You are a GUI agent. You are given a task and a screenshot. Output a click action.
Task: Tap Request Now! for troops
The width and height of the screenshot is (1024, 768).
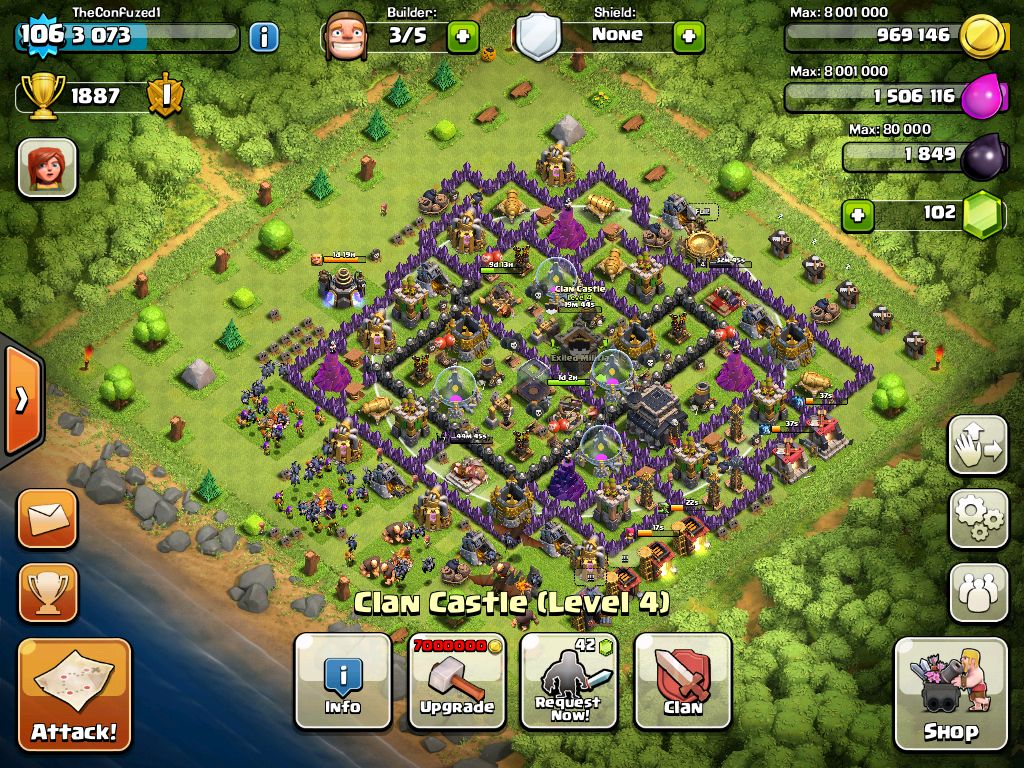point(568,681)
